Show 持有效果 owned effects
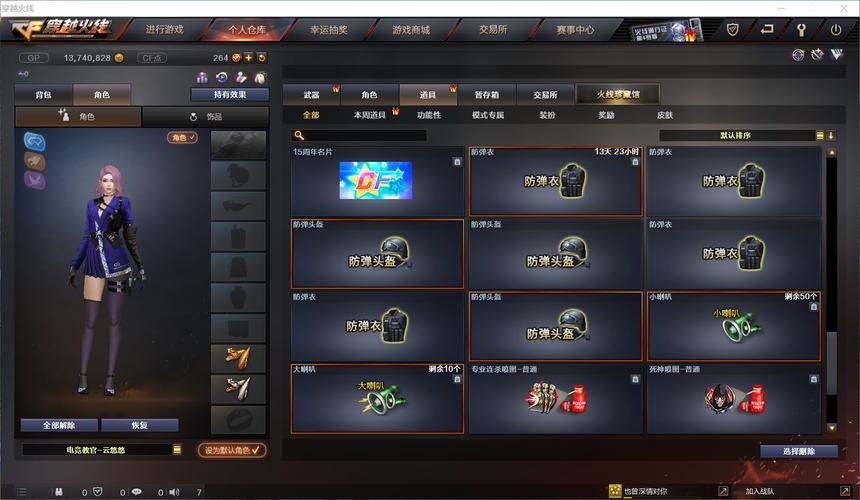This screenshot has height=500, width=860. pos(229,95)
